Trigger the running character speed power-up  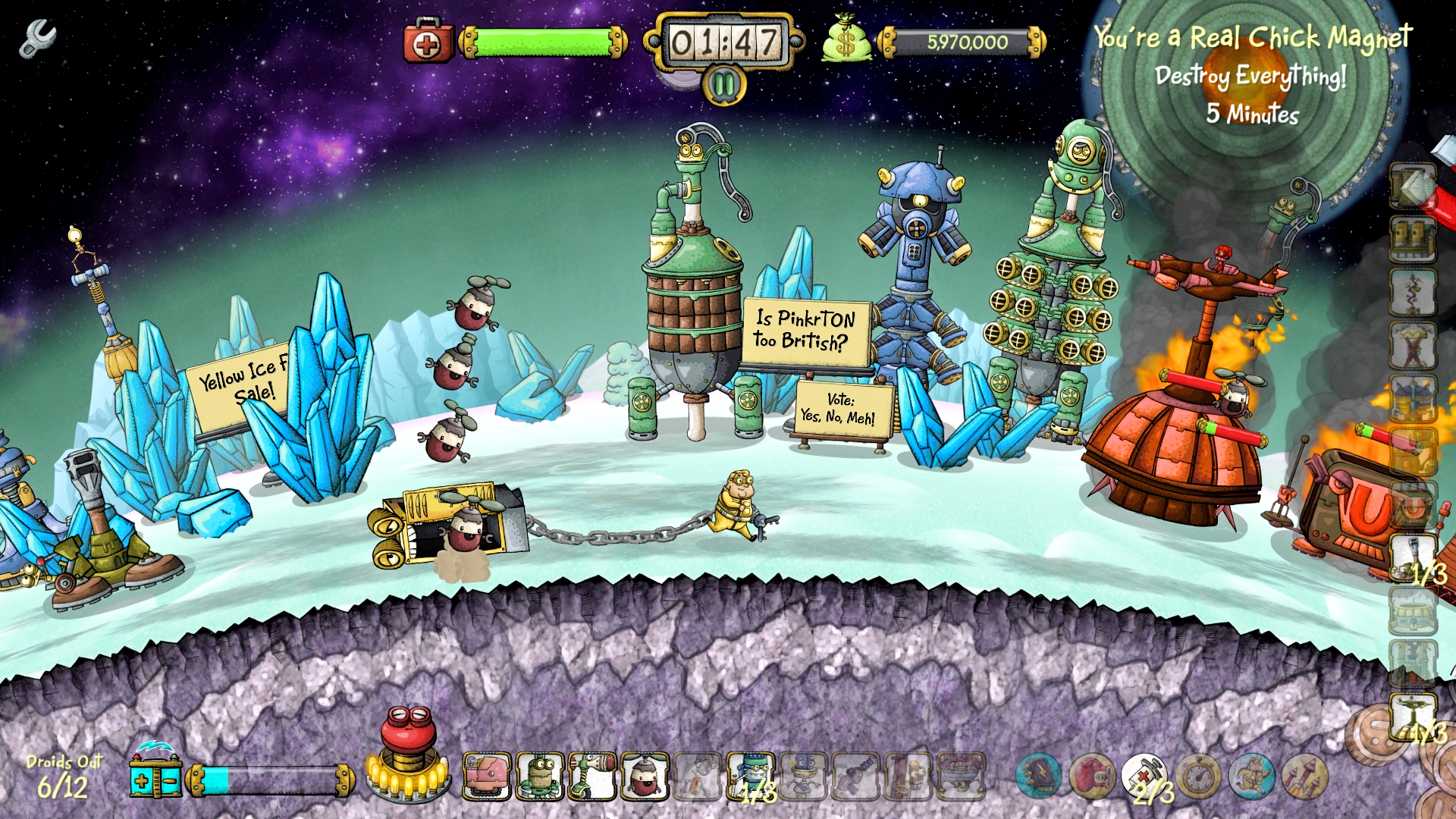pyautogui.click(x=1251, y=776)
